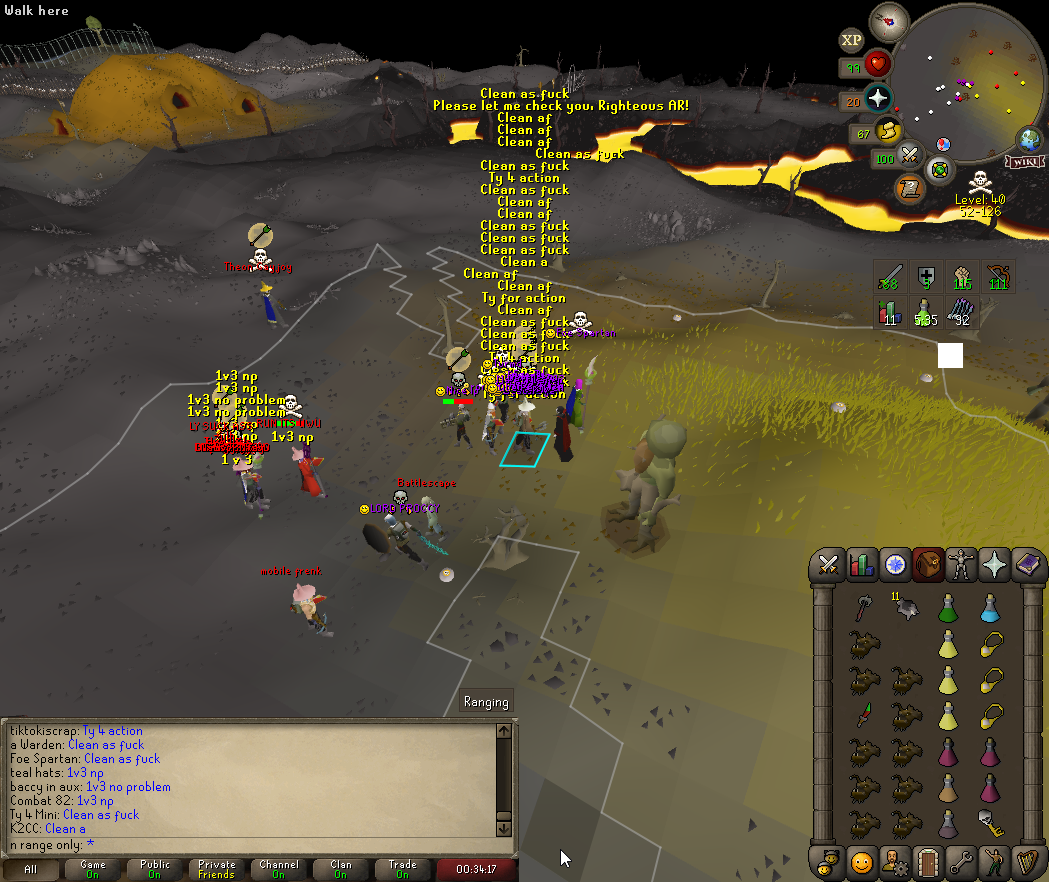Switch chat filter to Public

tap(155, 869)
